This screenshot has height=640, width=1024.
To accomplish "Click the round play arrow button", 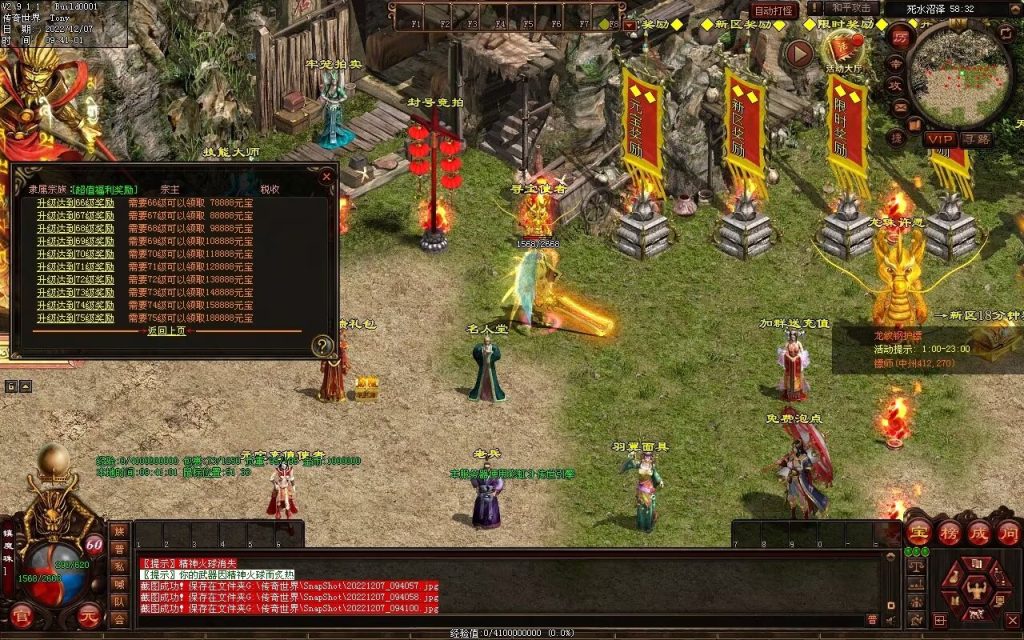I will point(798,53).
